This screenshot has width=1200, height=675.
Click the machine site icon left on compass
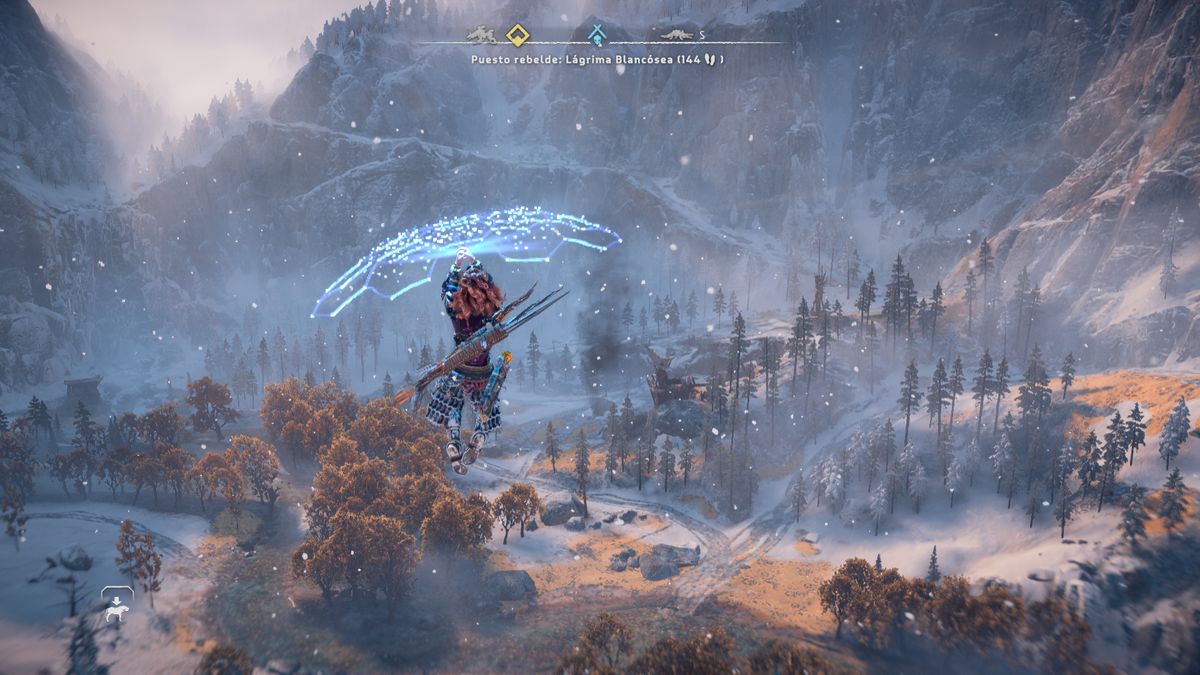pos(481,35)
